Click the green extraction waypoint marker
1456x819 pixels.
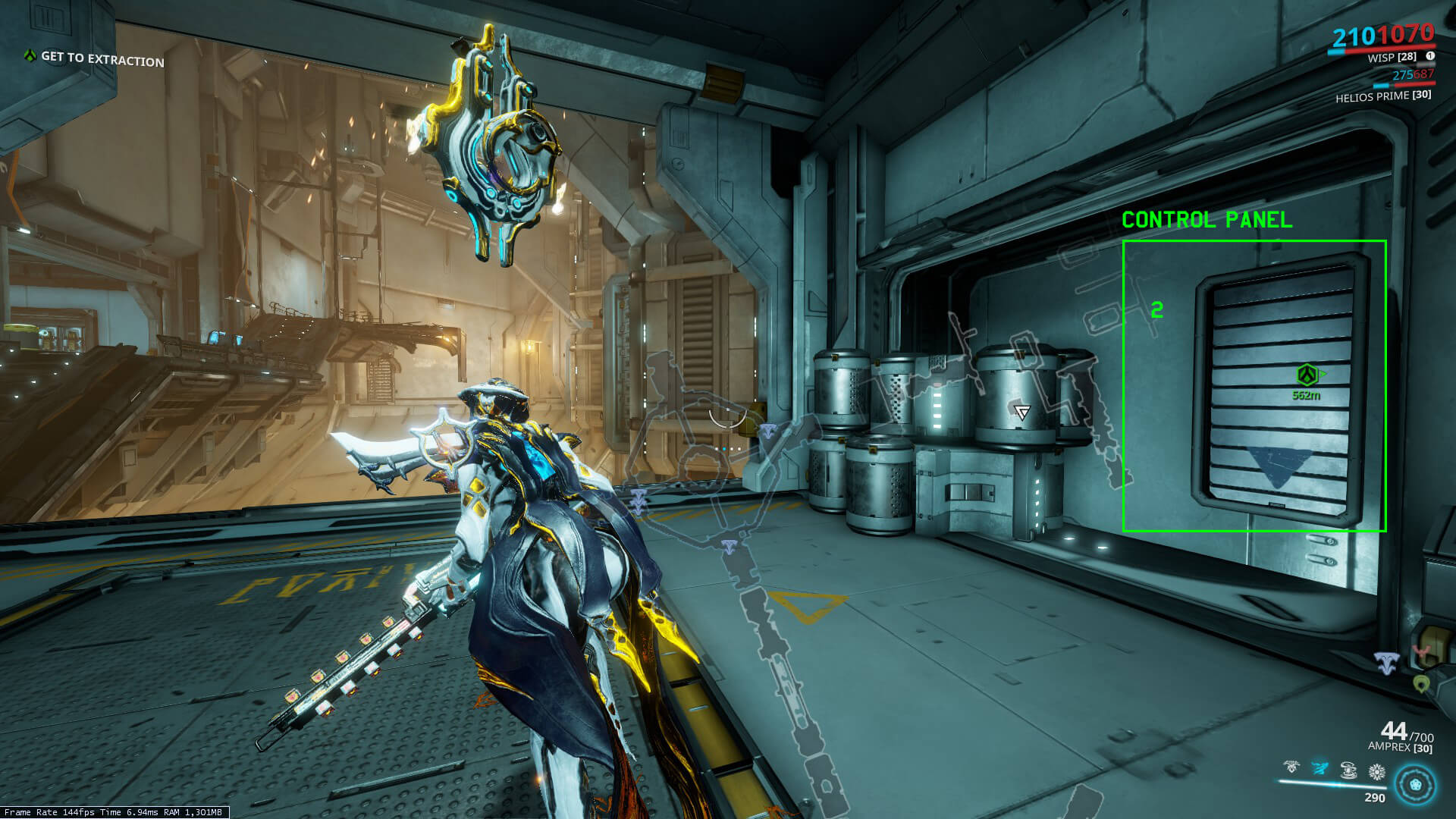pos(1307,375)
